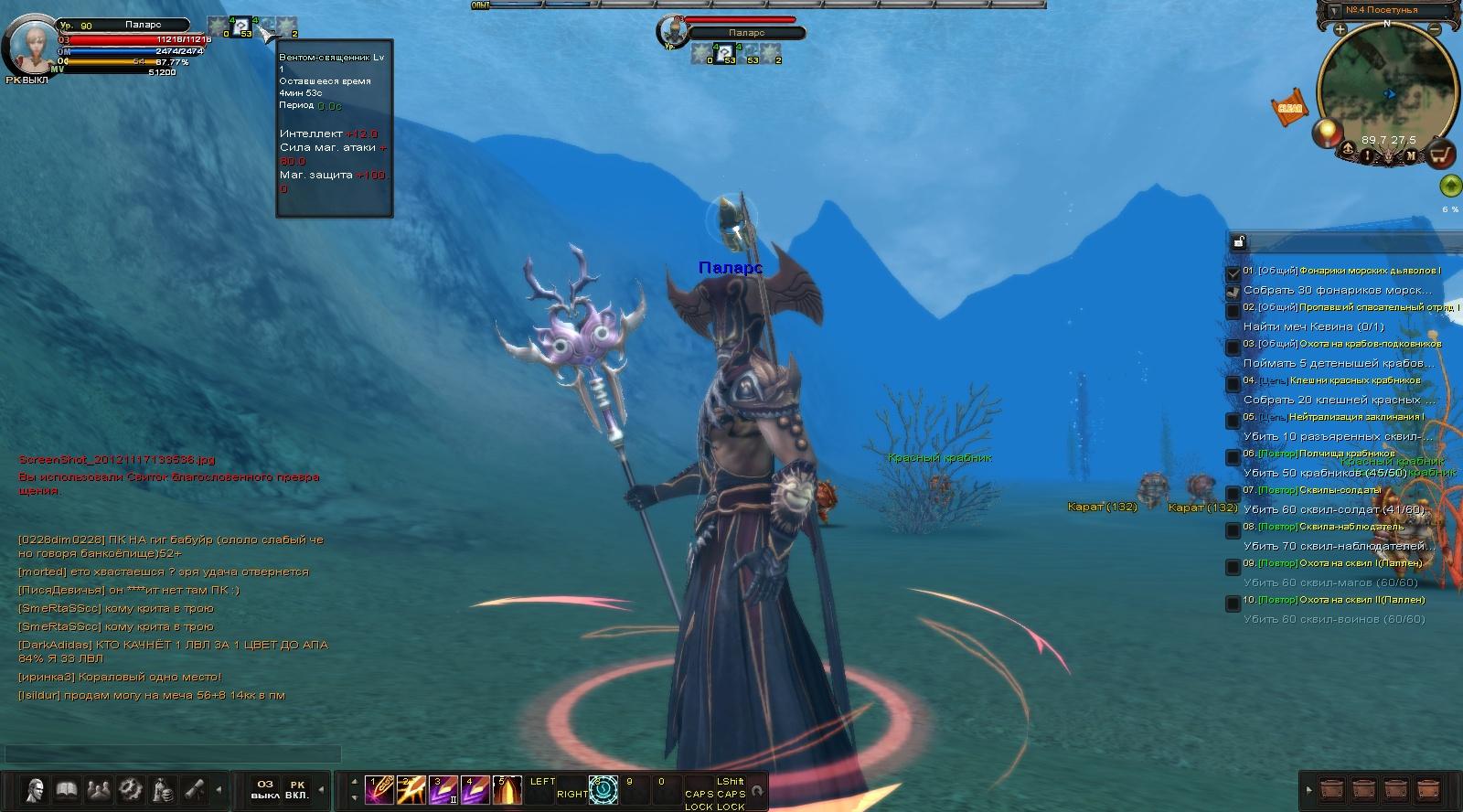The width and height of the screenshot is (1463, 812).
Task: Open the shop cart icon by the minimap
Action: (x=1441, y=155)
